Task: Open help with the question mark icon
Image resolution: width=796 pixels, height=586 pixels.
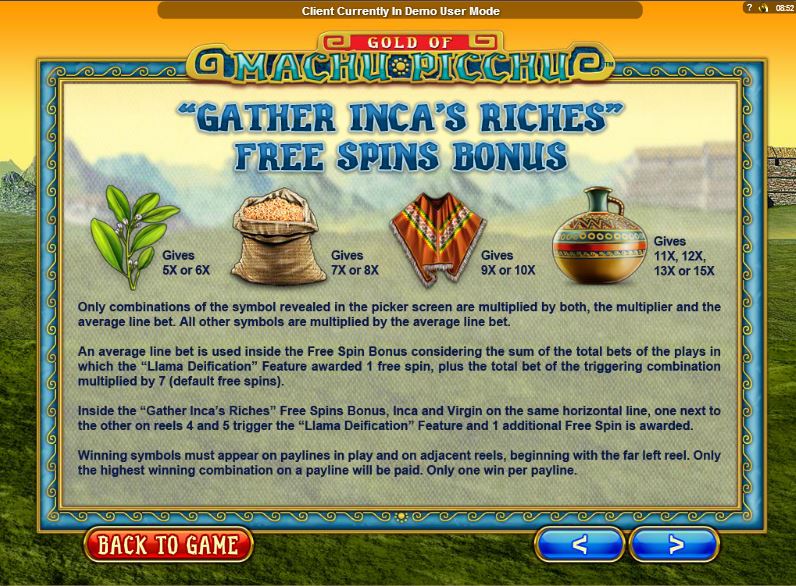Action: tap(748, 7)
